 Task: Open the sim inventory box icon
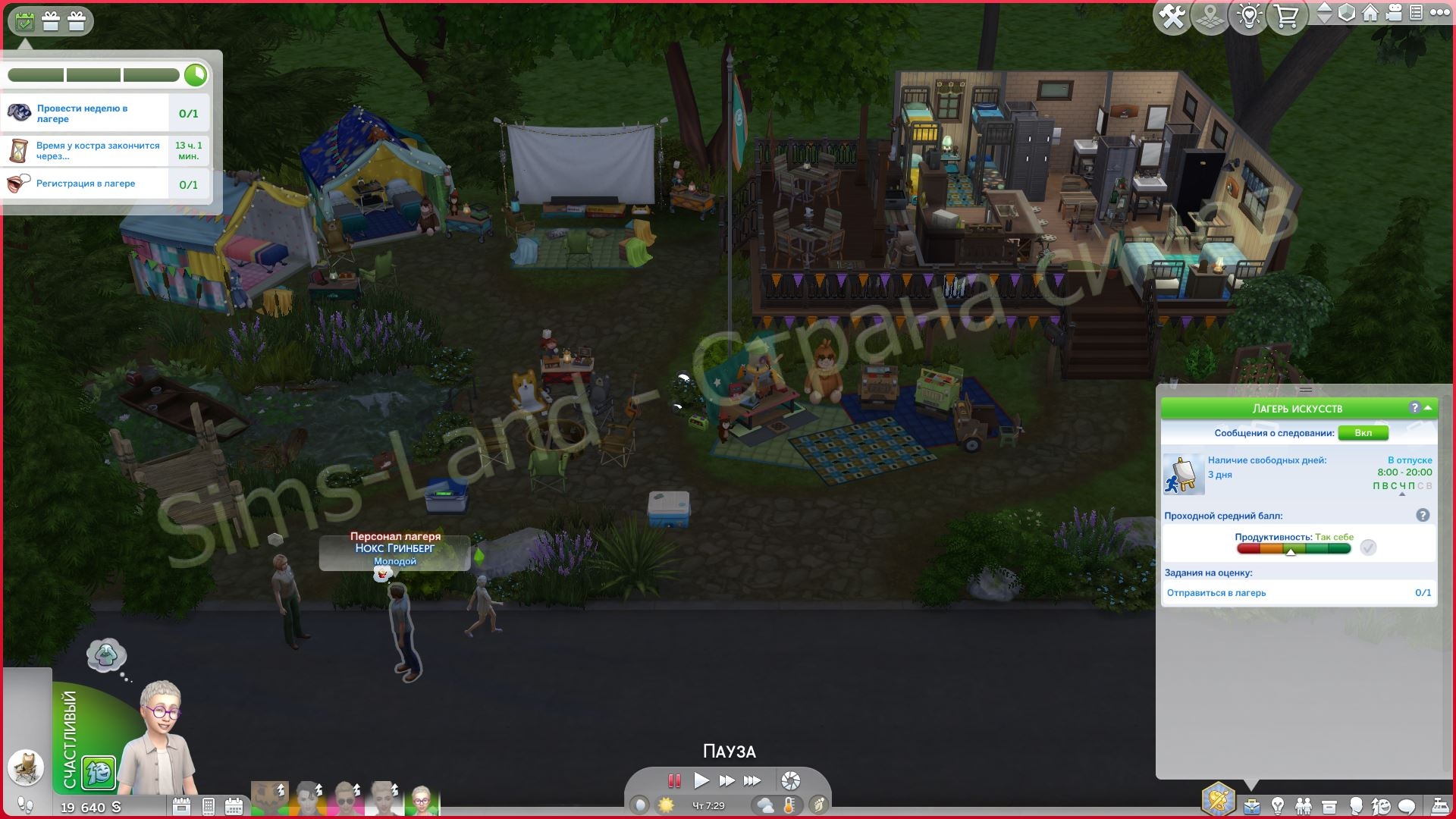click(1329, 805)
